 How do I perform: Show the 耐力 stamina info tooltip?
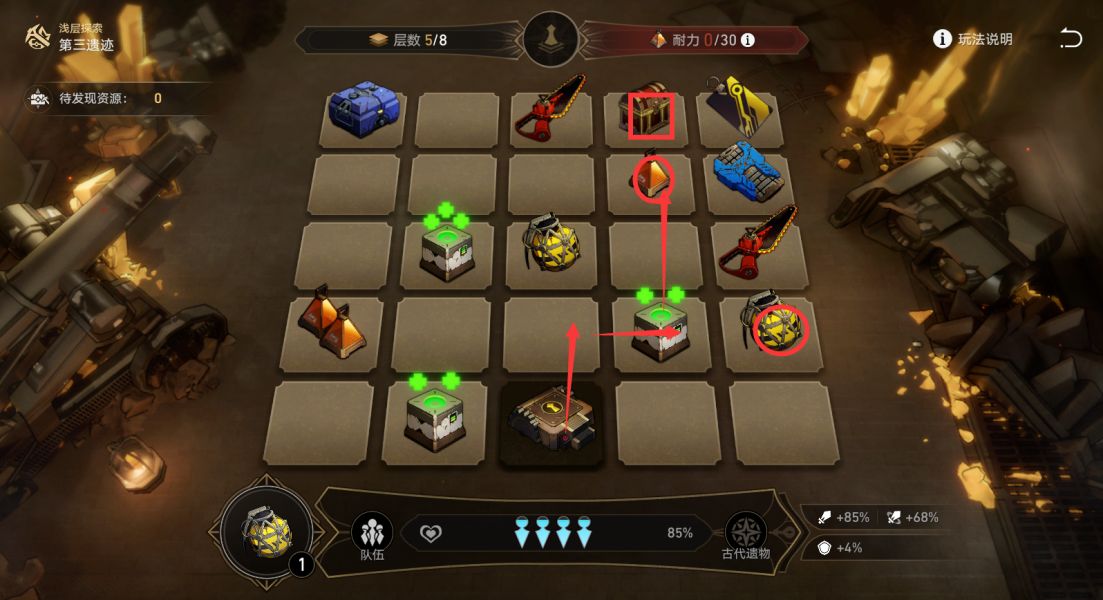tap(747, 41)
